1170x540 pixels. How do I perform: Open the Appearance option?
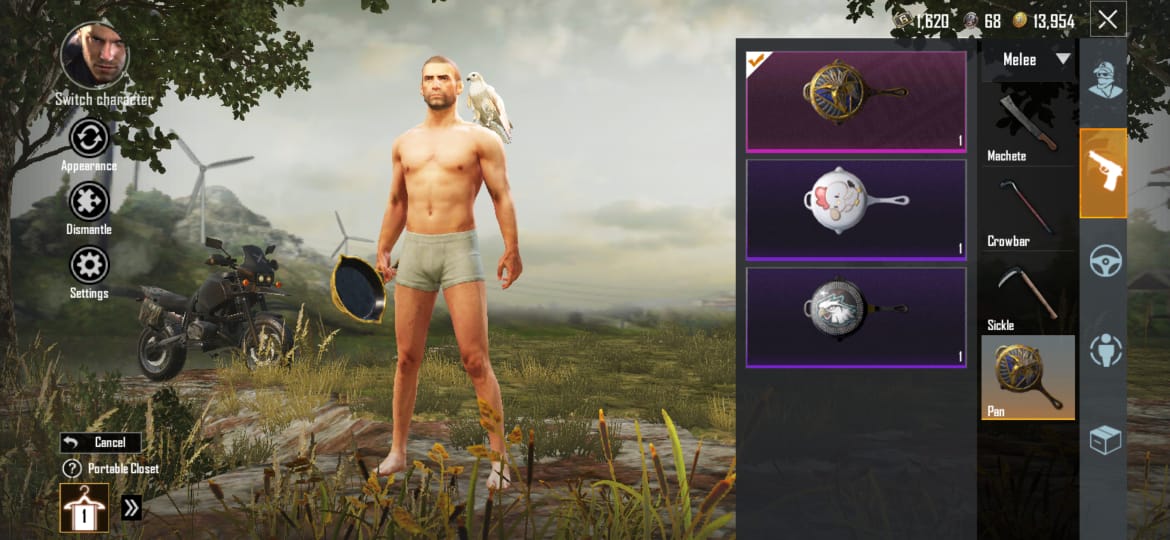(89, 138)
